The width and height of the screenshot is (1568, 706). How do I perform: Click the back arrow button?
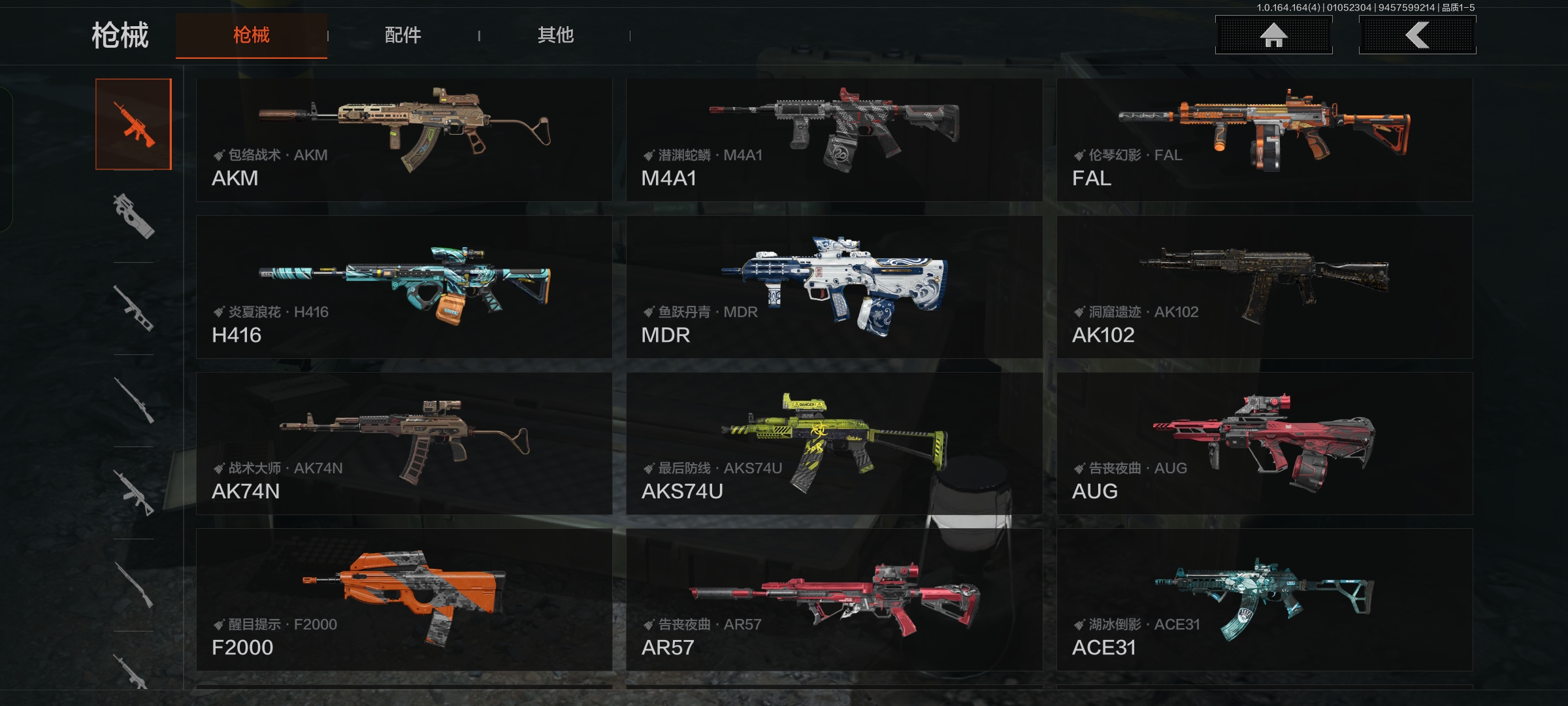coord(1417,35)
